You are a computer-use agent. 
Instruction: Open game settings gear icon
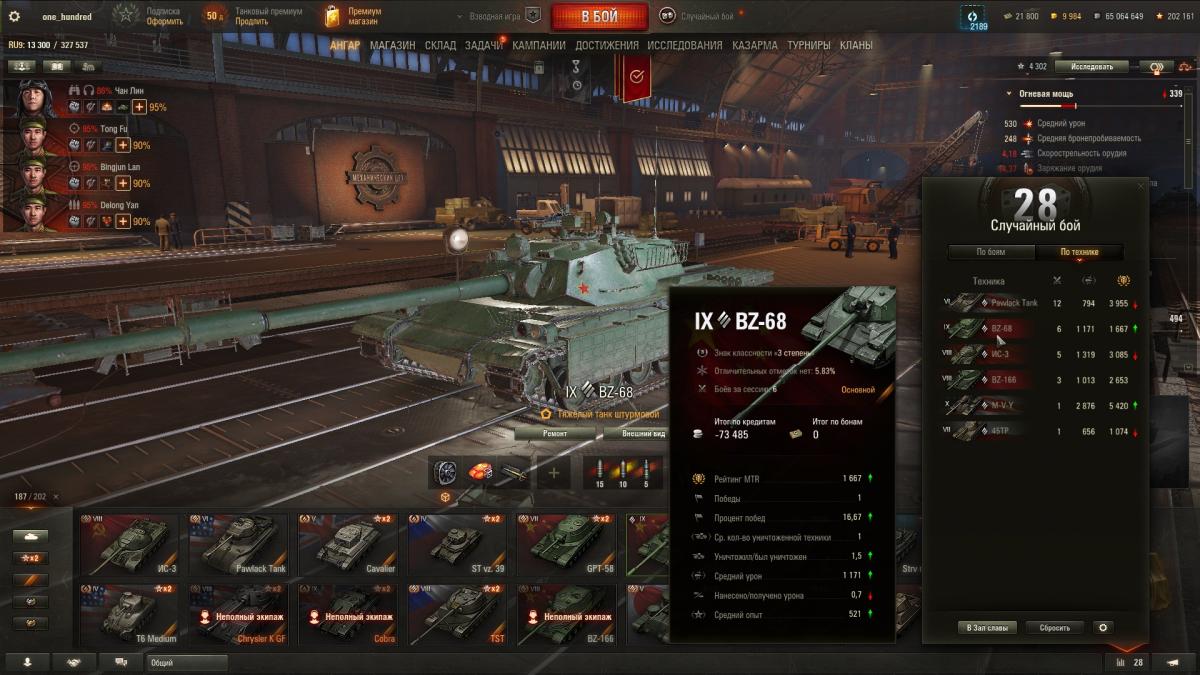pos(14,16)
